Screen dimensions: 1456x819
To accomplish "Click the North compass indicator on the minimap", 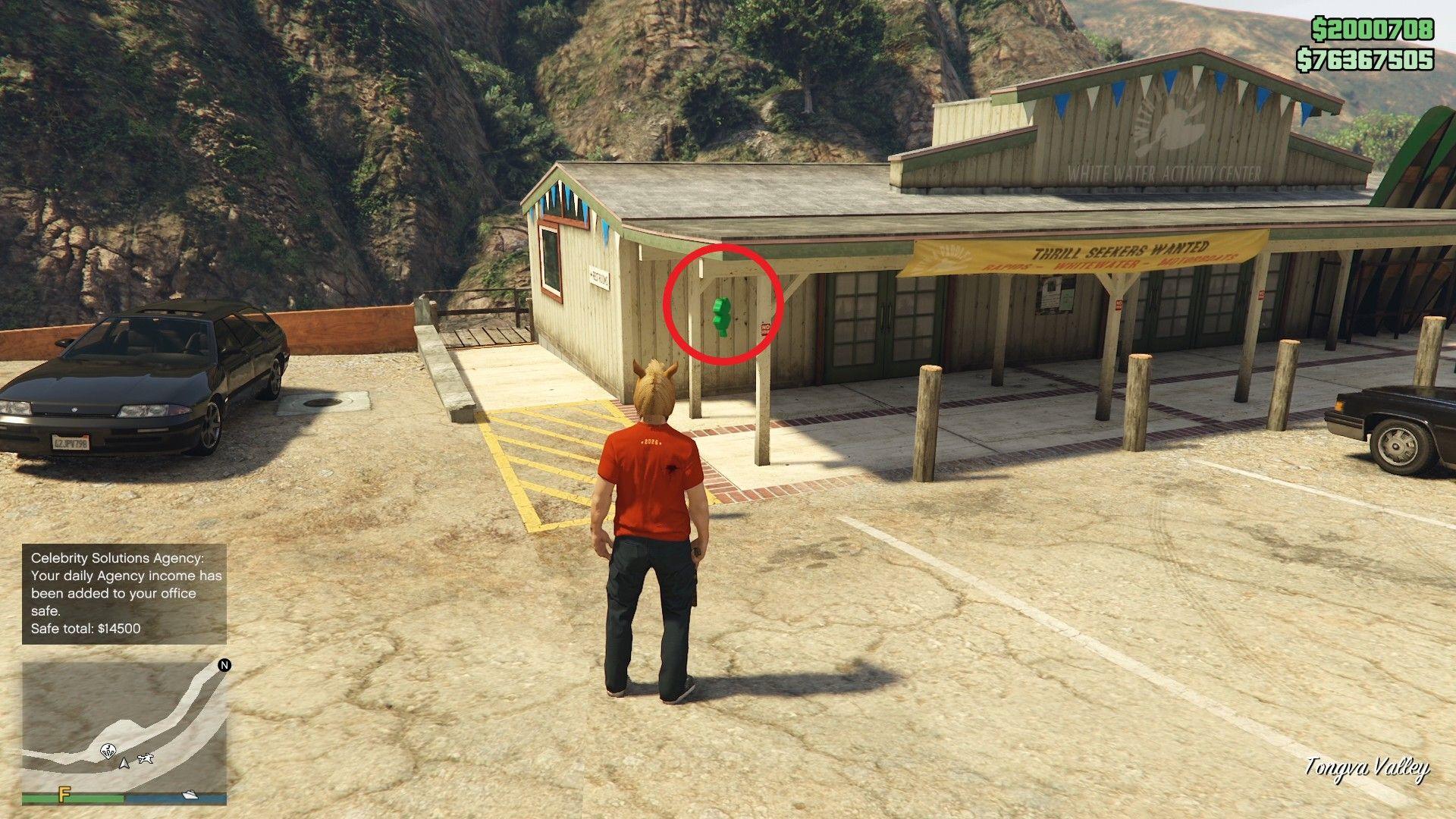I will point(224,665).
